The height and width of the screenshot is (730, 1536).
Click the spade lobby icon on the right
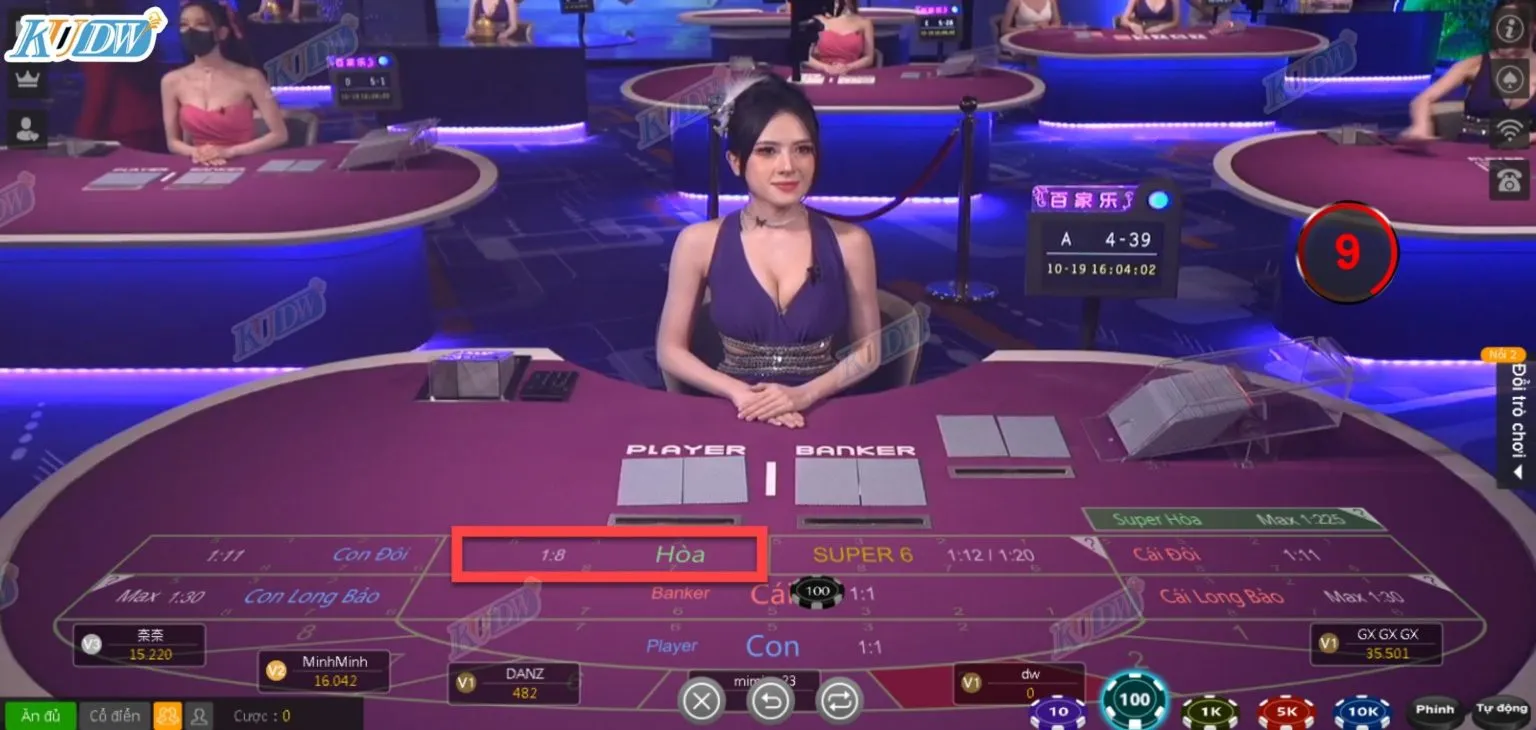click(1511, 79)
